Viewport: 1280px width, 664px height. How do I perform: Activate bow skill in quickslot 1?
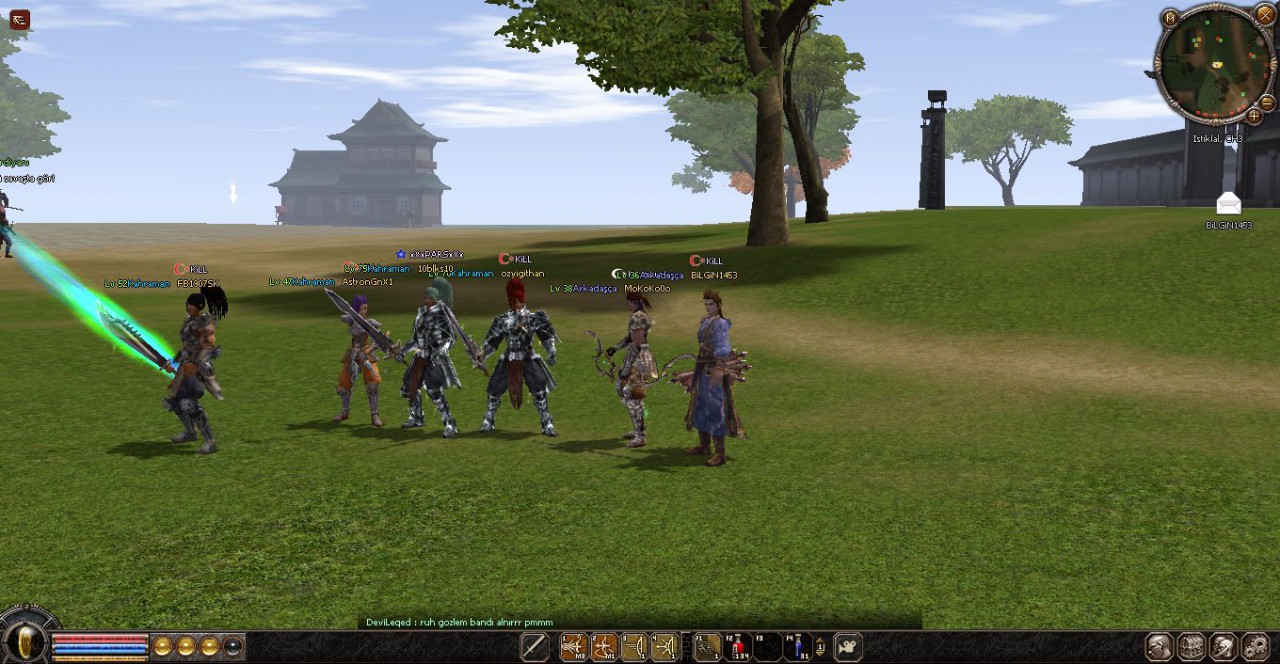574,647
